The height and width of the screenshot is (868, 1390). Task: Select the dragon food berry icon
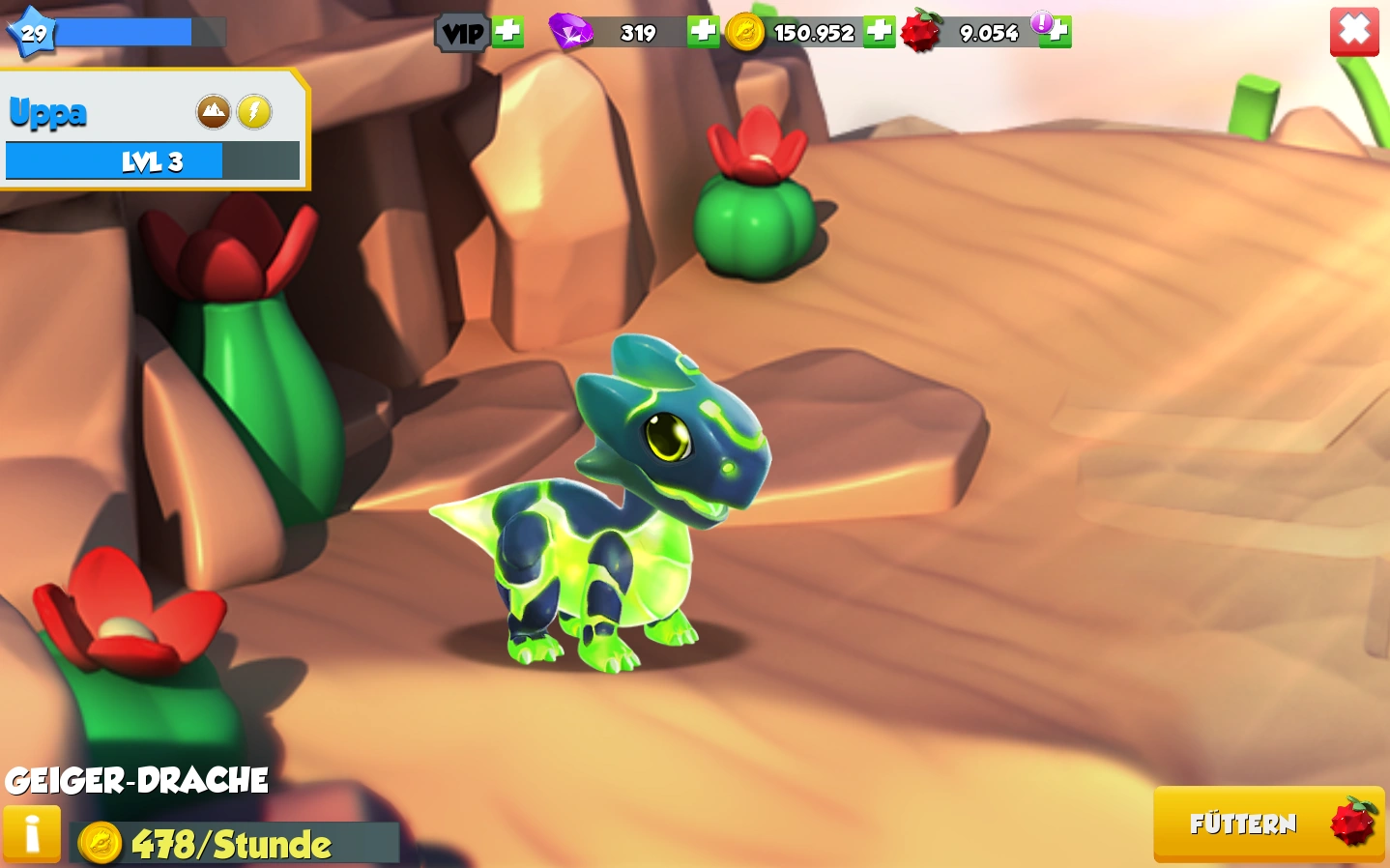tap(921, 31)
